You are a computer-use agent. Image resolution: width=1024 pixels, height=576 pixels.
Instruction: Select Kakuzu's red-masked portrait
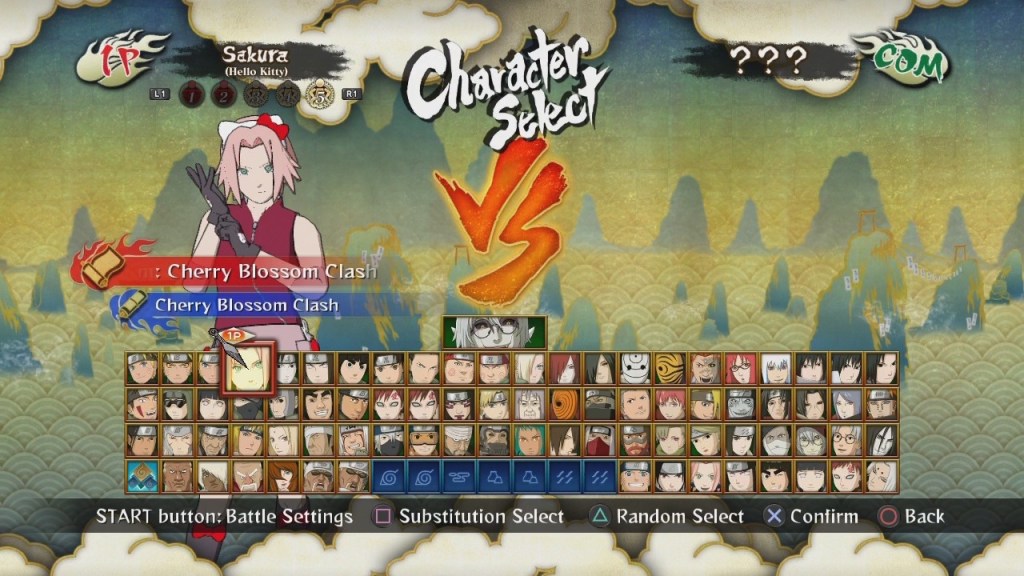[x=599, y=440]
